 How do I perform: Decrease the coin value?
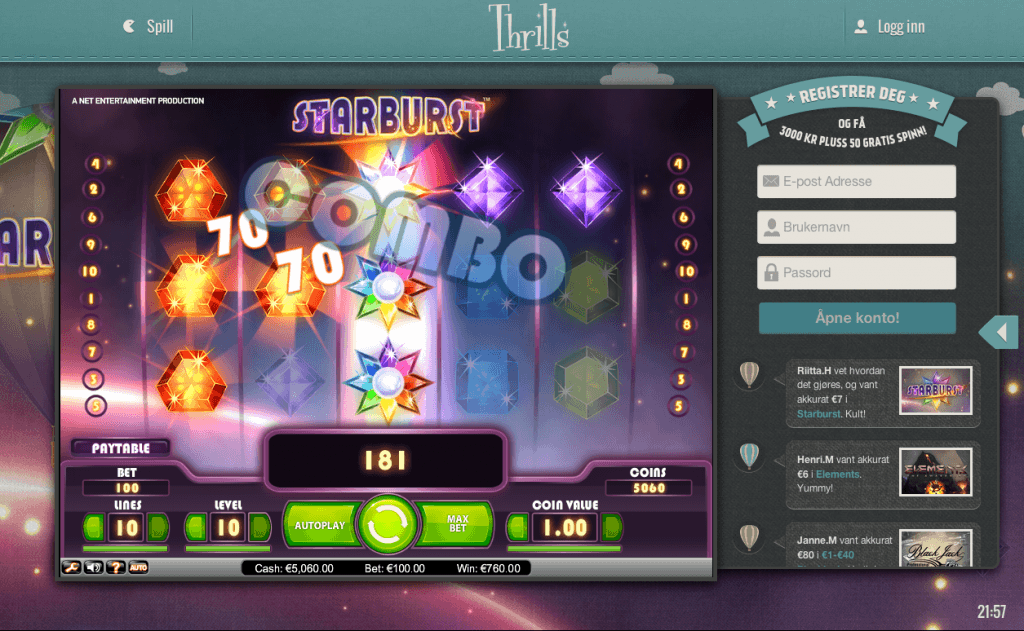click(519, 527)
